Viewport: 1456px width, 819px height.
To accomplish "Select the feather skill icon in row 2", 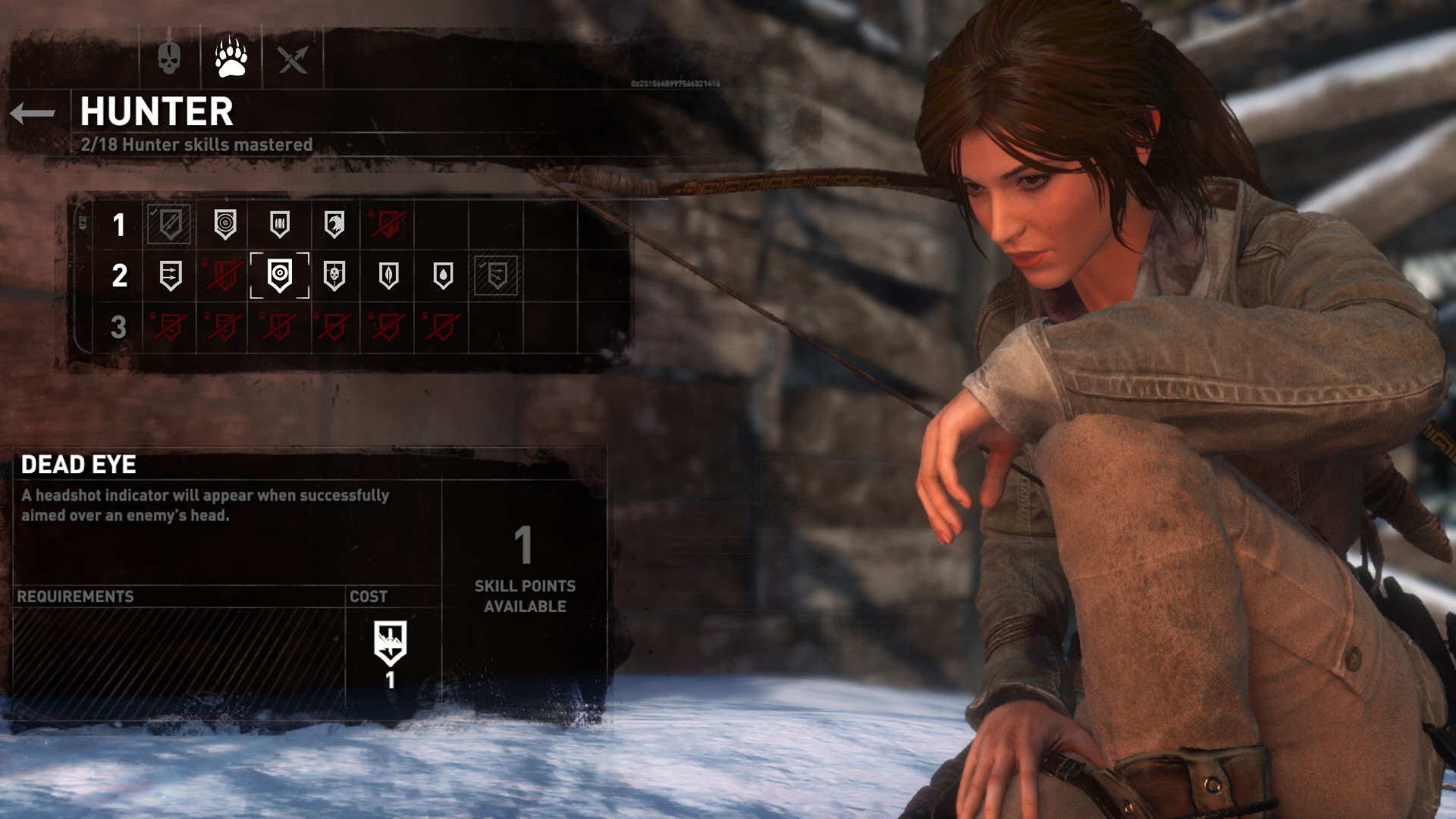I will click(x=387, y=277).
